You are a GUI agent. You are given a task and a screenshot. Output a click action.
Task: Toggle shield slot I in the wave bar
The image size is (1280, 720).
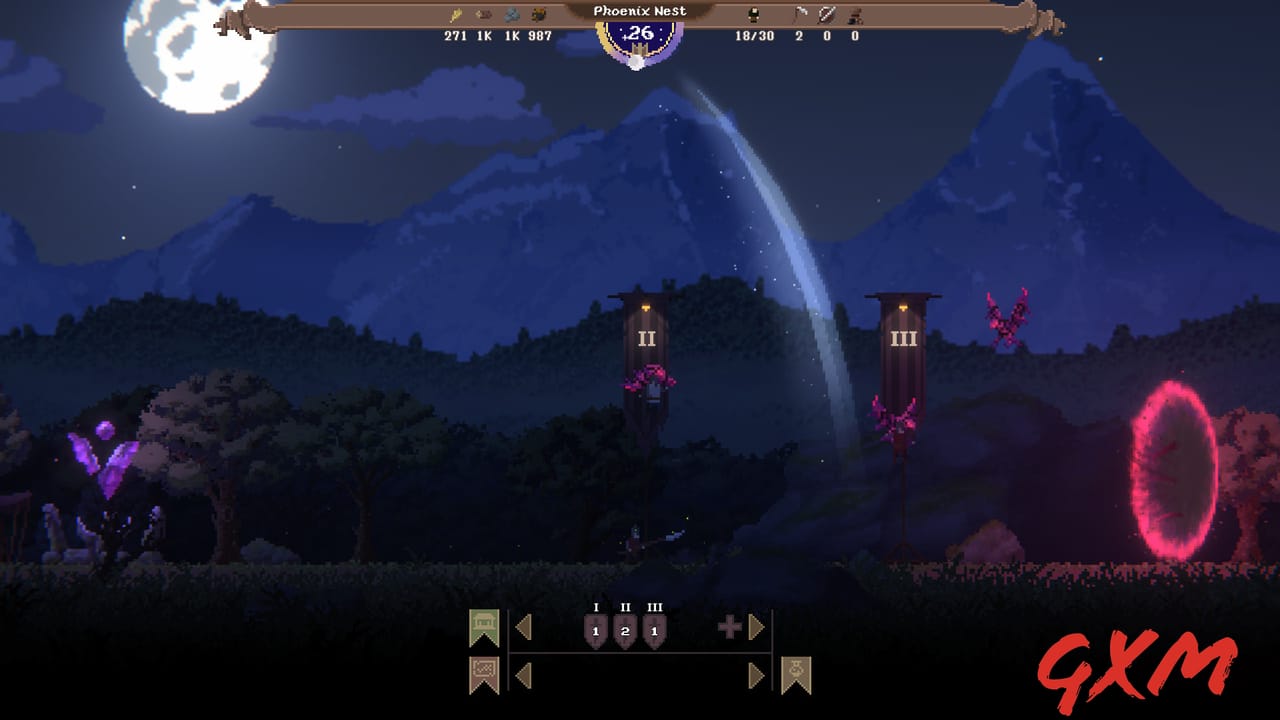pyautogui.click(x=595, y=630)
